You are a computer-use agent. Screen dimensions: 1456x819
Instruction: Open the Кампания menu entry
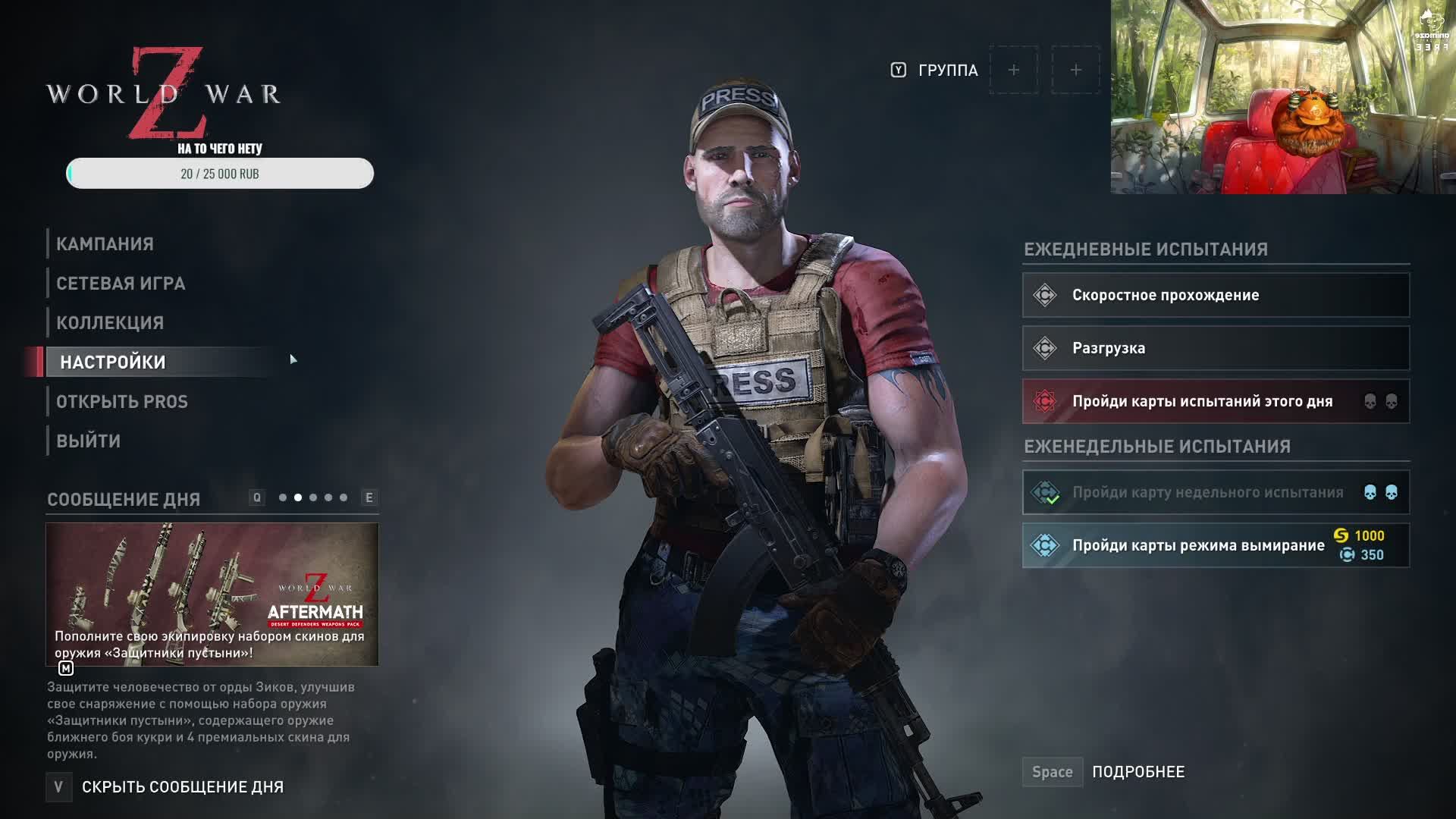click(x=105, y=244)
